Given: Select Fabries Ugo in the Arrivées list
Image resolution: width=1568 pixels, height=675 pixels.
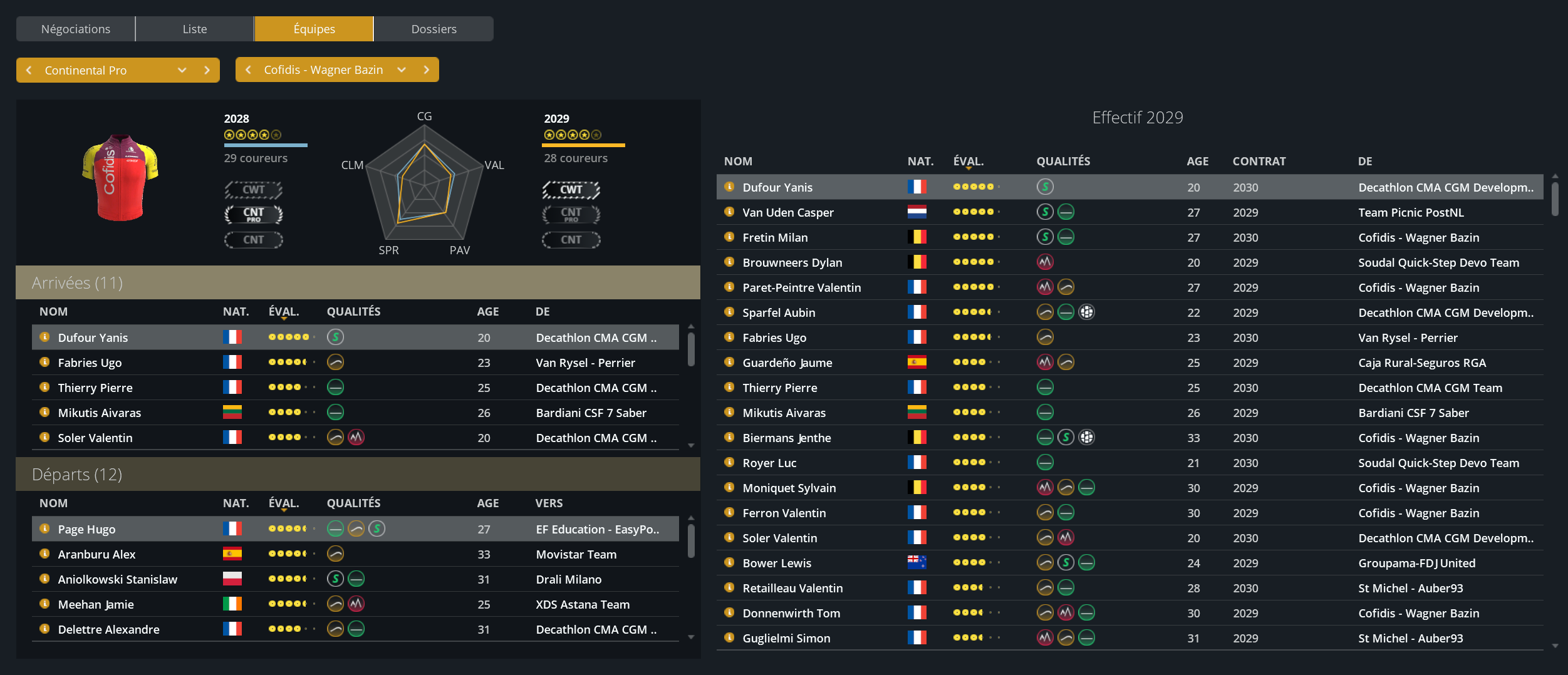Looking at the screenshot, I should pos(90,363).
